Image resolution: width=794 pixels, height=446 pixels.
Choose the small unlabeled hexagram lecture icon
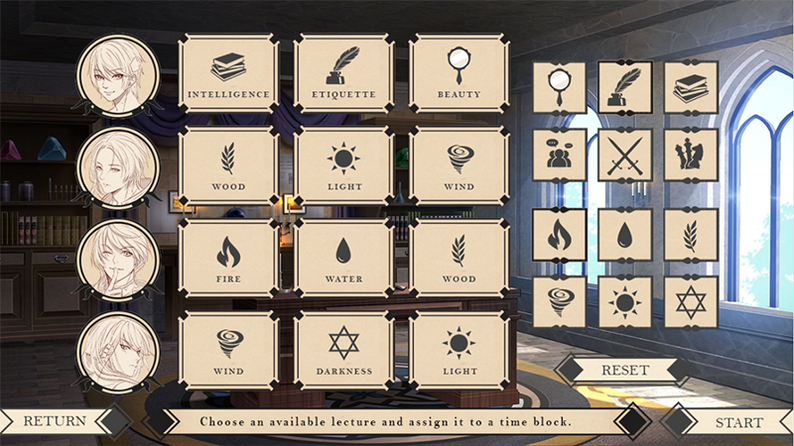pyautogui.click(x=691, y=301)
